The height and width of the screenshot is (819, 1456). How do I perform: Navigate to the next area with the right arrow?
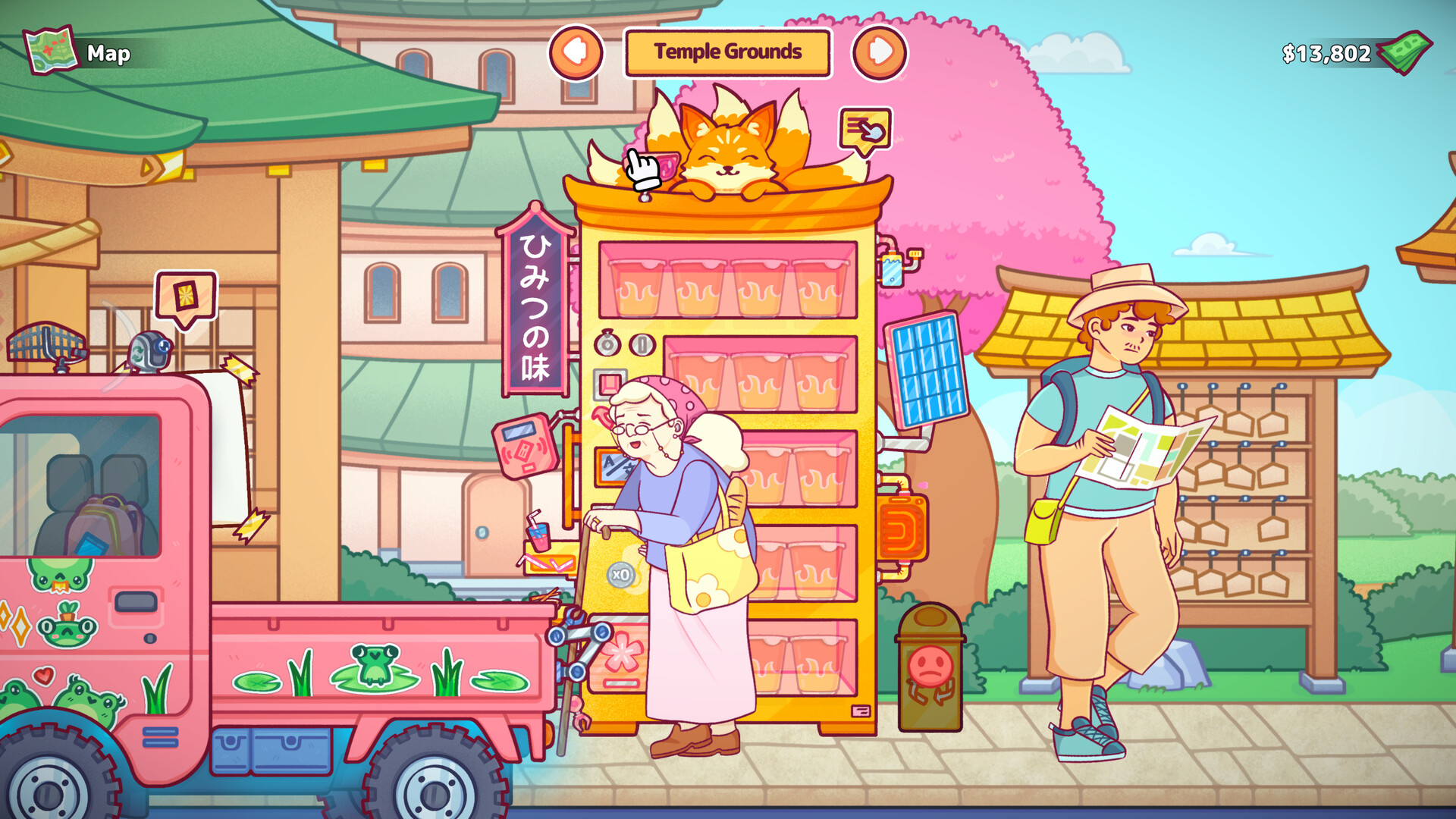[880, 52]
